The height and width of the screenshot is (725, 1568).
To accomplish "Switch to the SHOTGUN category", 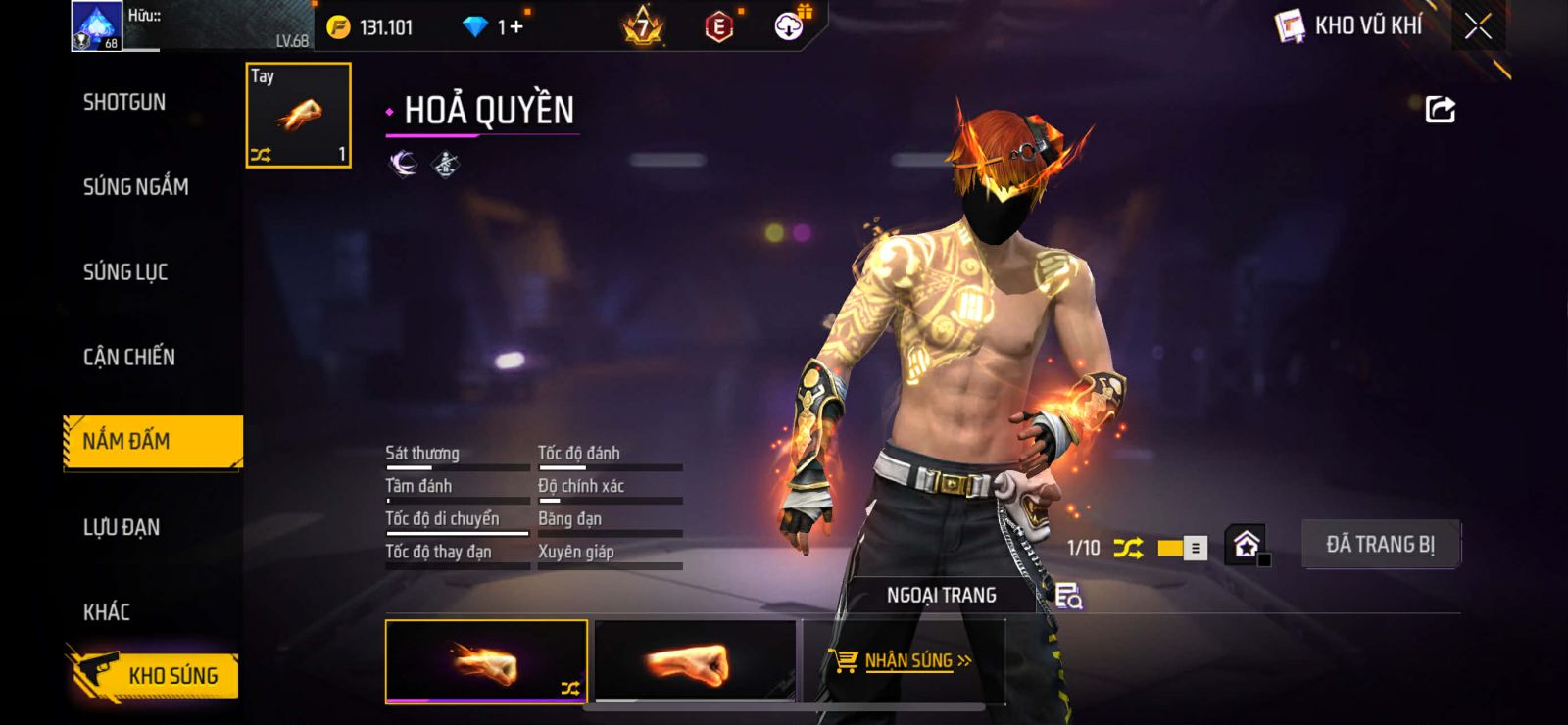I will pos(124,102).
